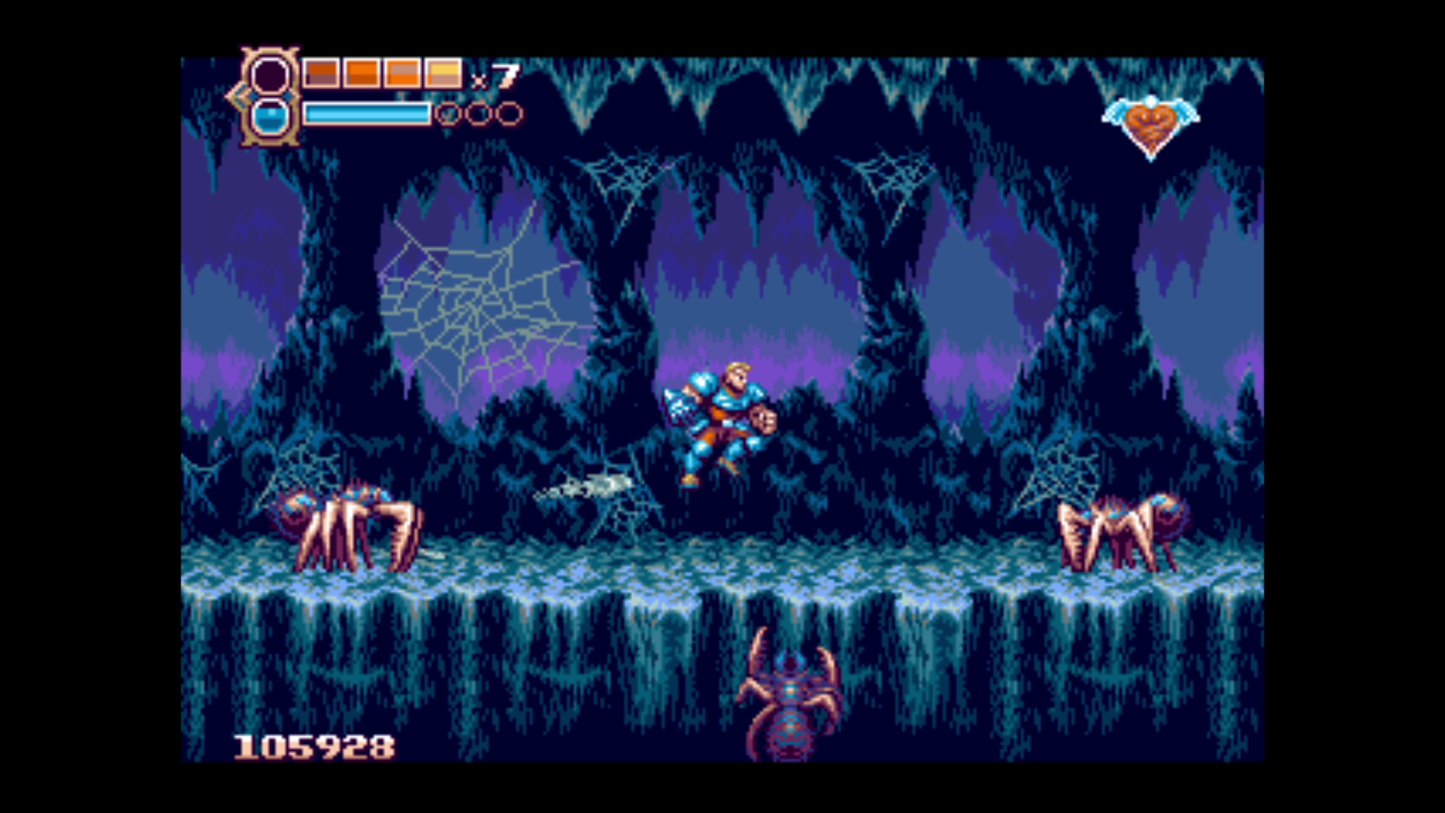Screen dimensions: 1445x813
Task: Click the winged heart amulet pickup
Action: tap(1152, 118)
